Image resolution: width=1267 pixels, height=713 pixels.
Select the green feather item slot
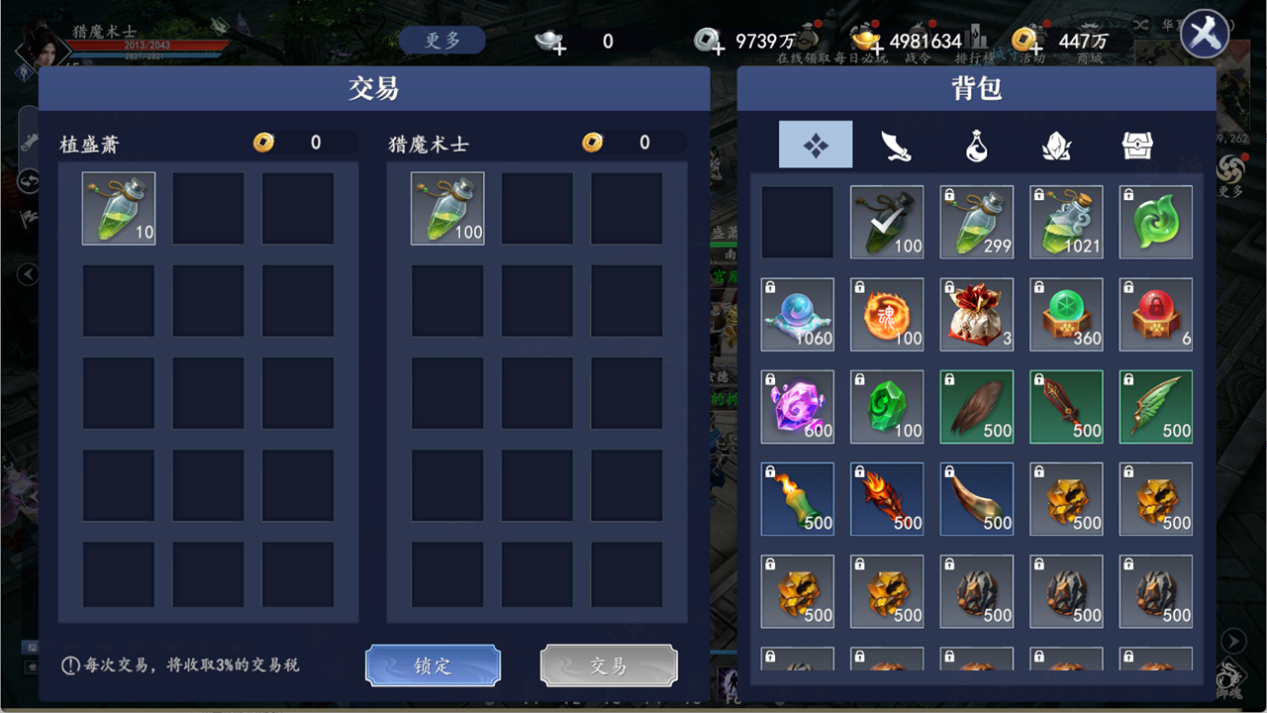pyautogui.click(x=1156, y=407)
